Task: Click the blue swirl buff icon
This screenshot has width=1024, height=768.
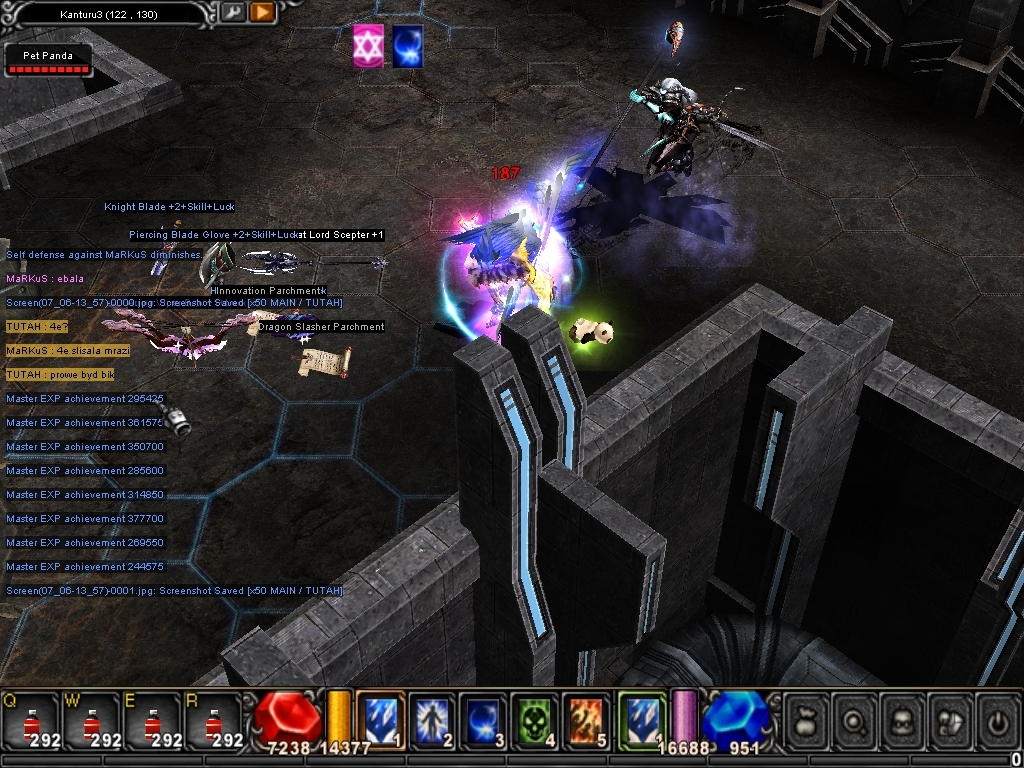Action: point(407,47)
